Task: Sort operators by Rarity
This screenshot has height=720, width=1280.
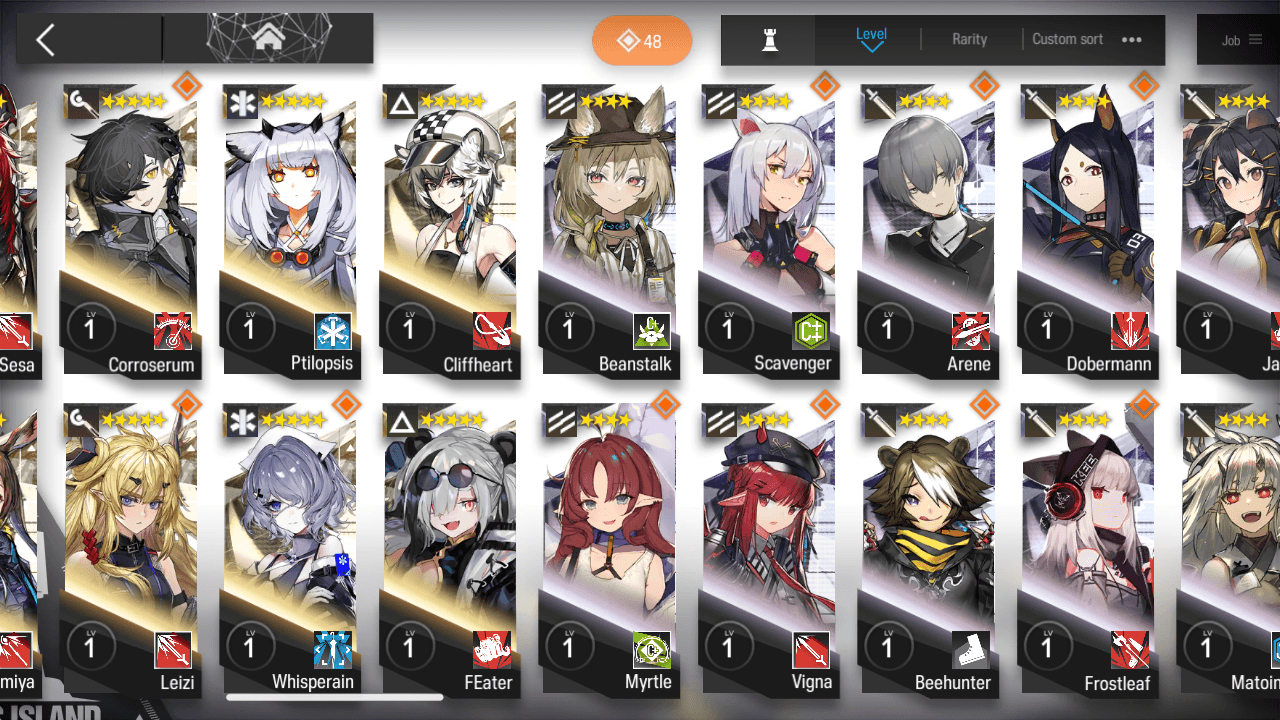Action: point(969,40)
